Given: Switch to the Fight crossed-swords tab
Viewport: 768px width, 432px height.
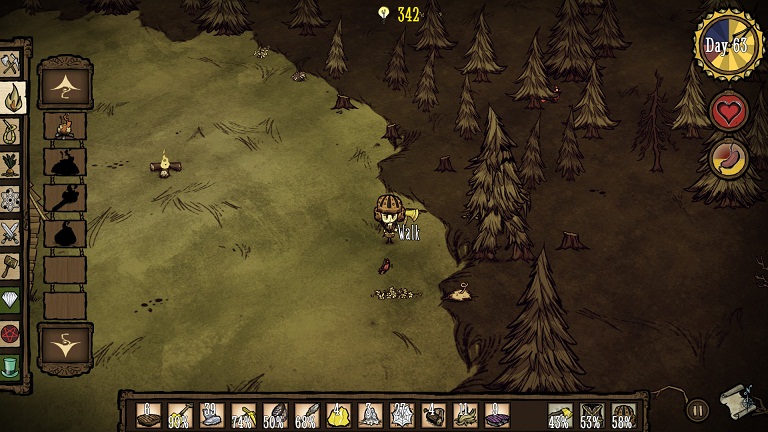Looking at the screenshot, I should [x=11, y=233].
